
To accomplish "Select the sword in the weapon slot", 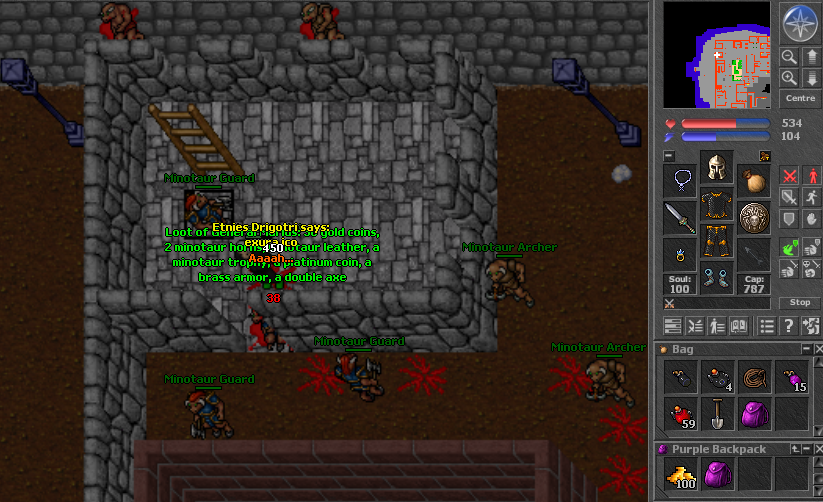I will [x=679, y=217].
